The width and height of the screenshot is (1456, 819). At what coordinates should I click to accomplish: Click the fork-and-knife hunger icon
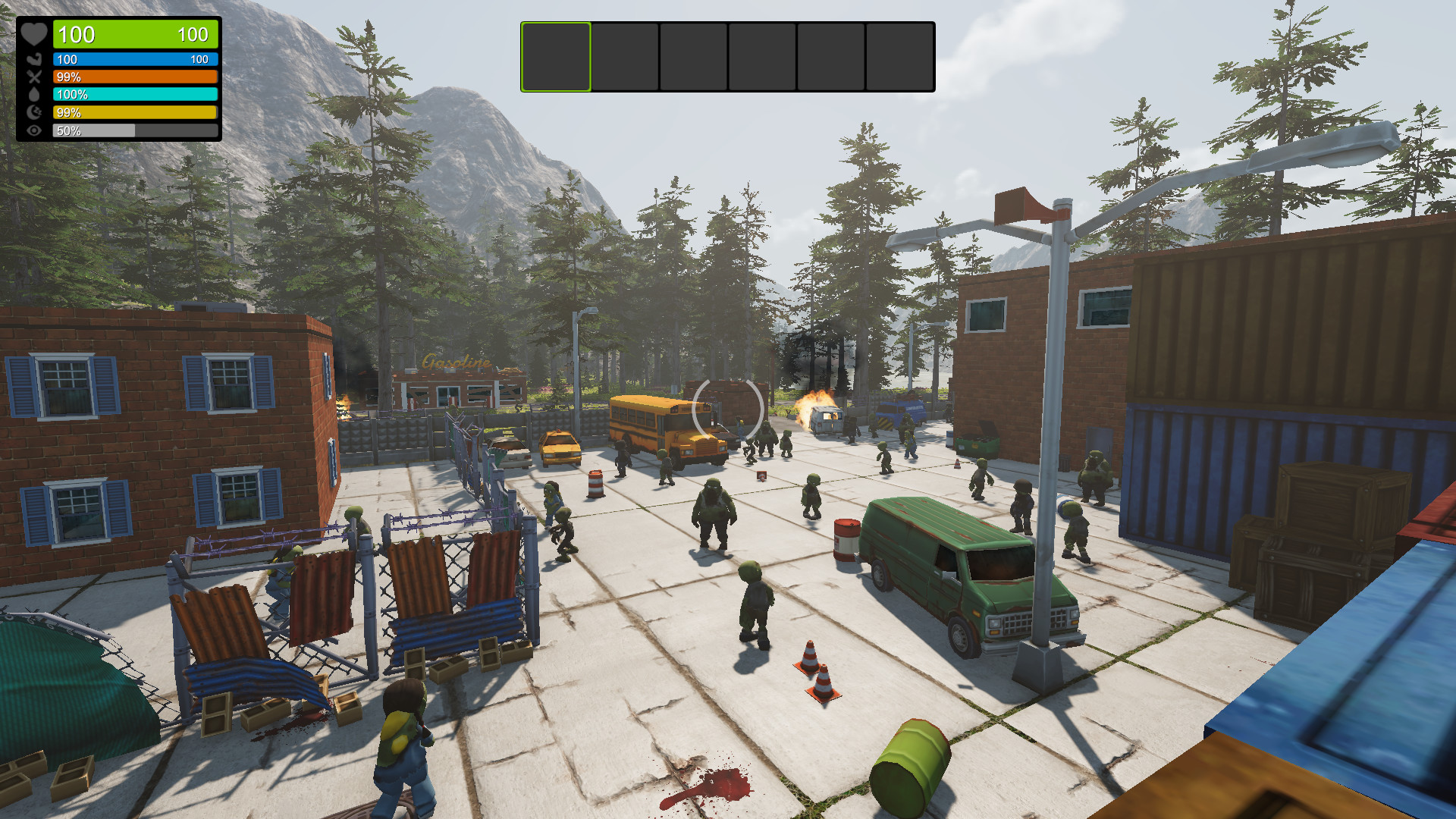pyautogui.click(x=33, y=76)
